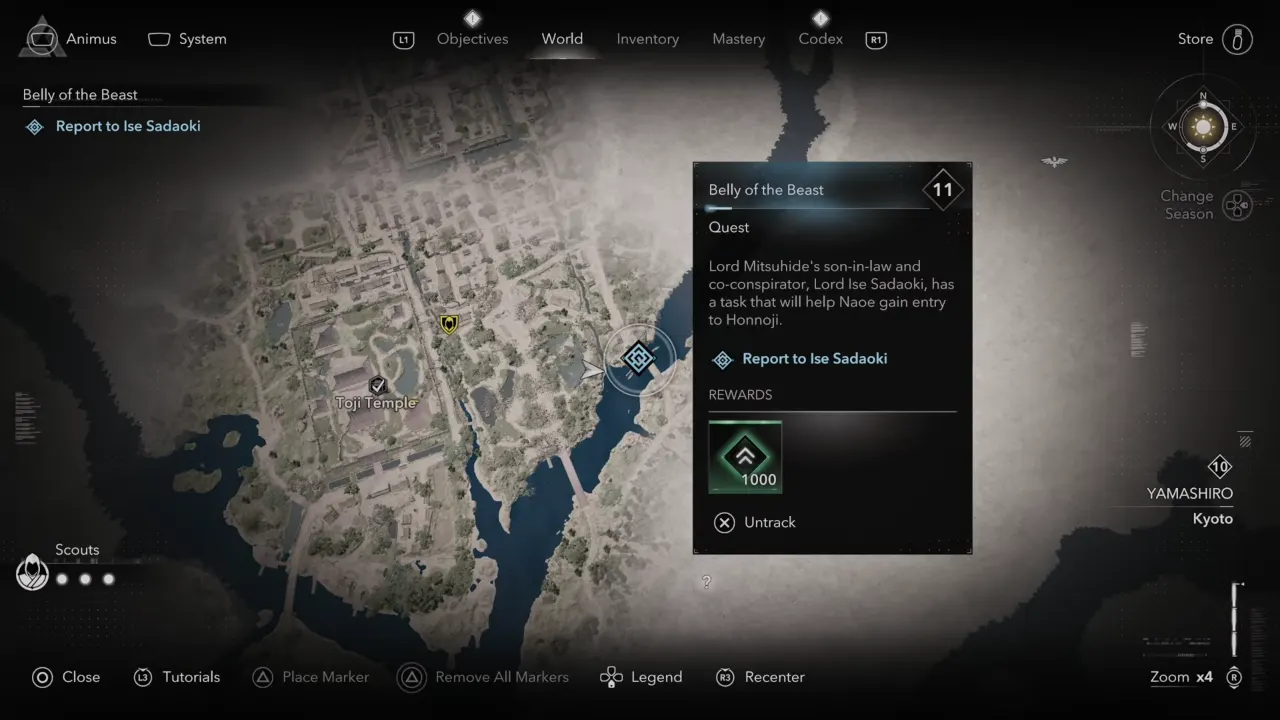
Task: Toggle the Report to Ise Sadaoki objective diamond
Action: click(33, 126)
